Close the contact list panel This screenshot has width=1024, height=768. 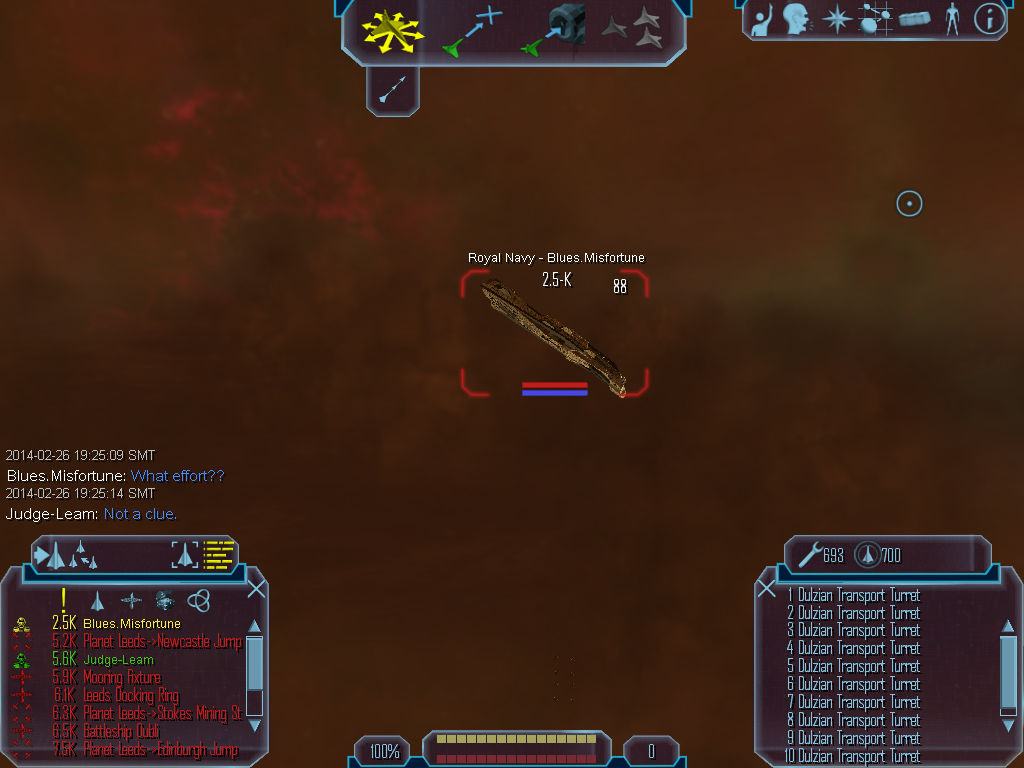(x=256, y=589)
